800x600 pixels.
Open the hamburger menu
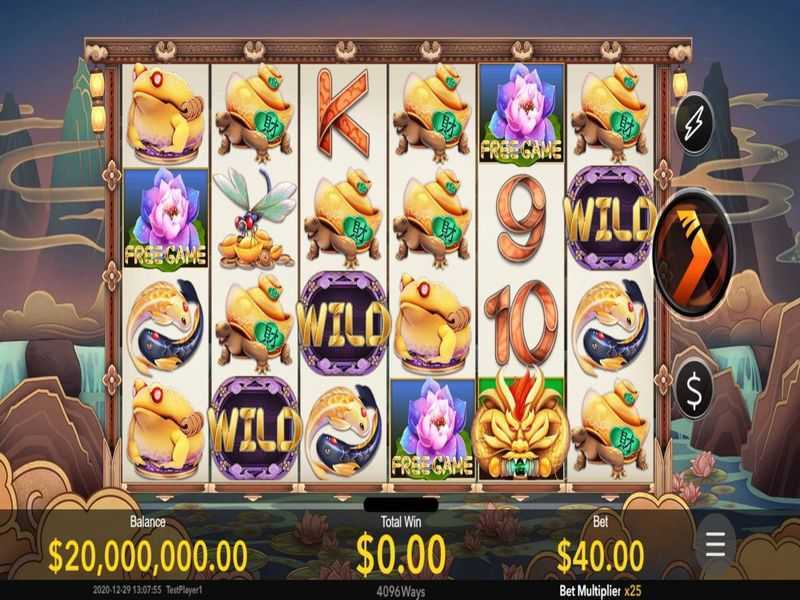[715, 544]
